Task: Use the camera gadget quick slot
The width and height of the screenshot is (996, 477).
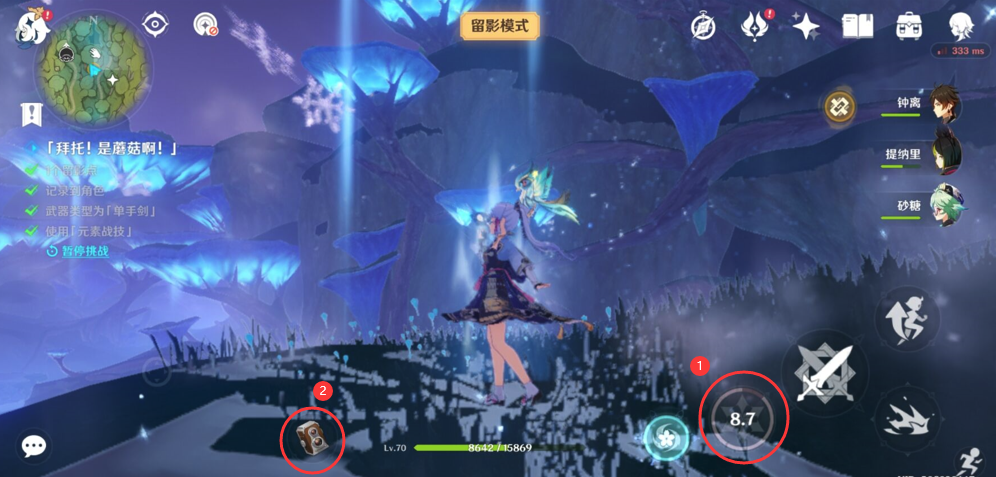Action: click(x=312, y=438)
